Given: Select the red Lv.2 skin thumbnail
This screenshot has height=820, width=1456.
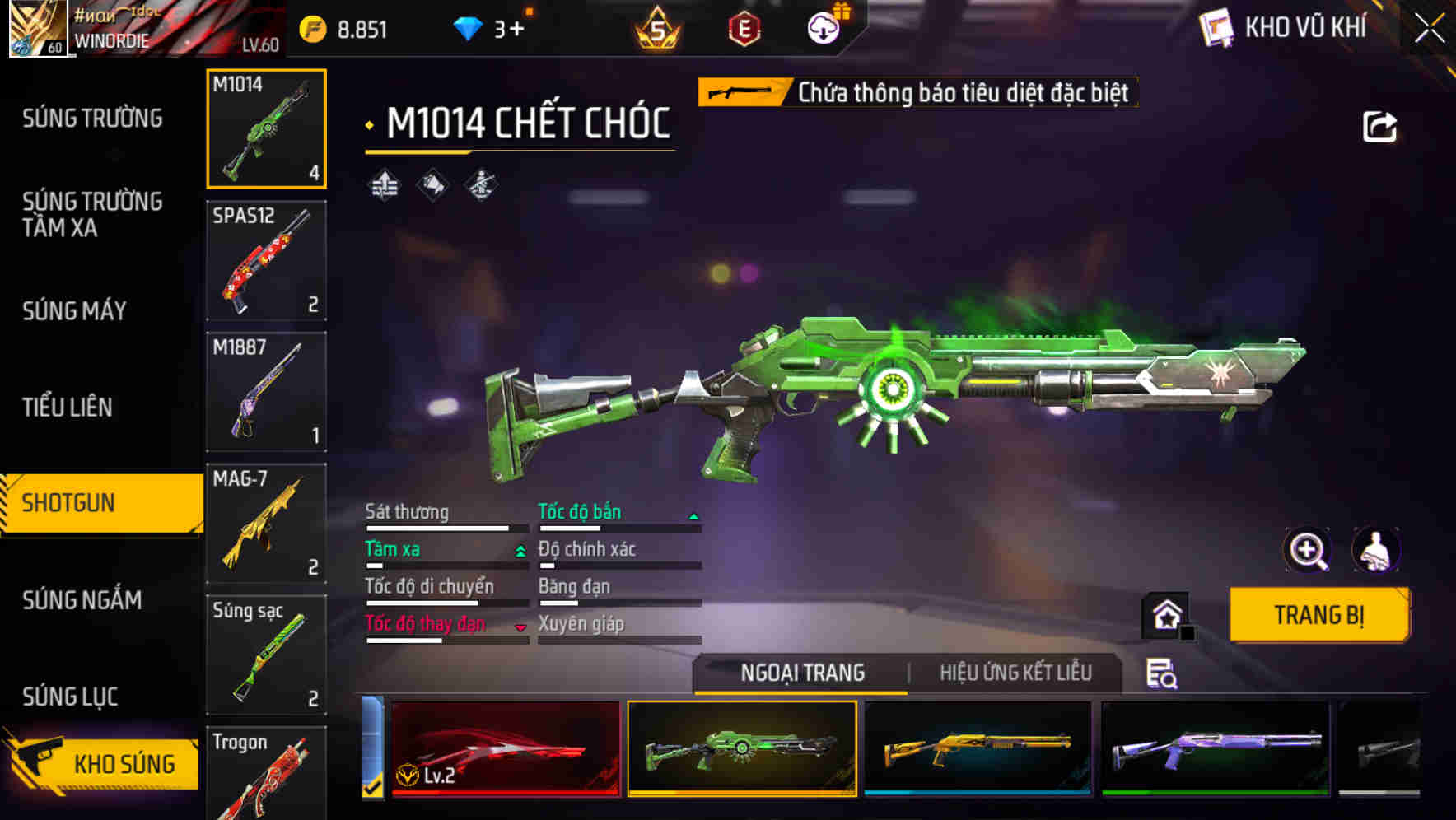Looking at the screenshot, I should 506,748.
